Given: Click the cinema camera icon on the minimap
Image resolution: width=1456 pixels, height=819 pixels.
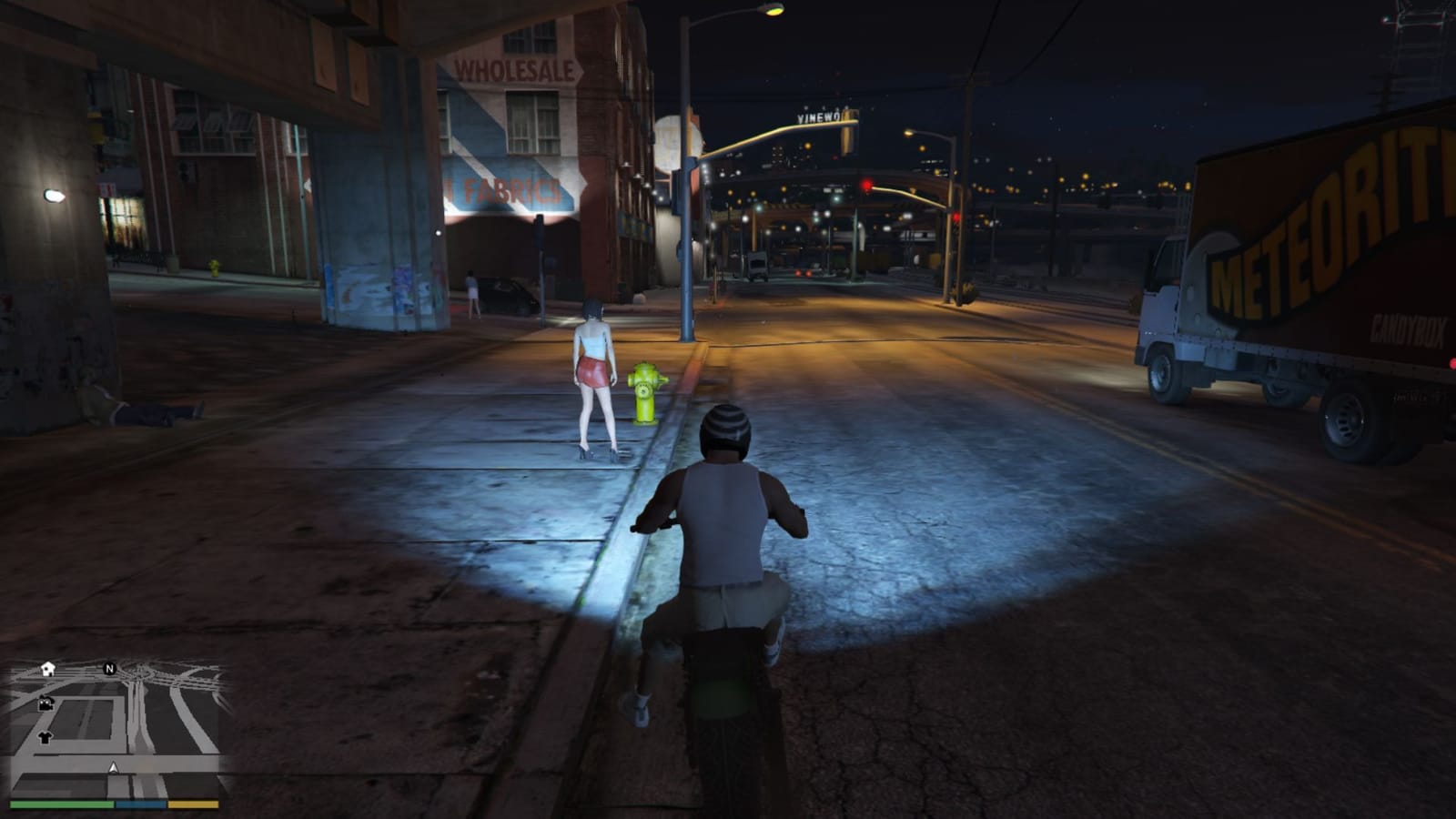Looking at the screenshot, I should [x=45, y=704].
